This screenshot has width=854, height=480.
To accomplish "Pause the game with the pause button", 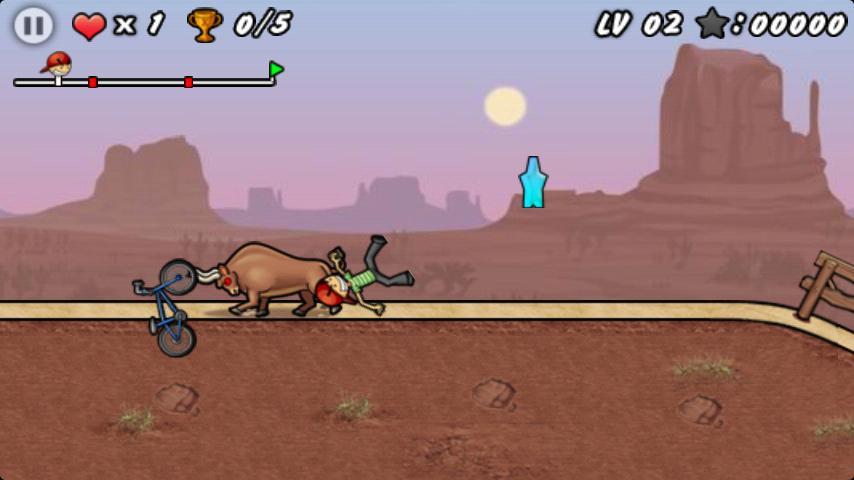I will click(x=33, y=25).
